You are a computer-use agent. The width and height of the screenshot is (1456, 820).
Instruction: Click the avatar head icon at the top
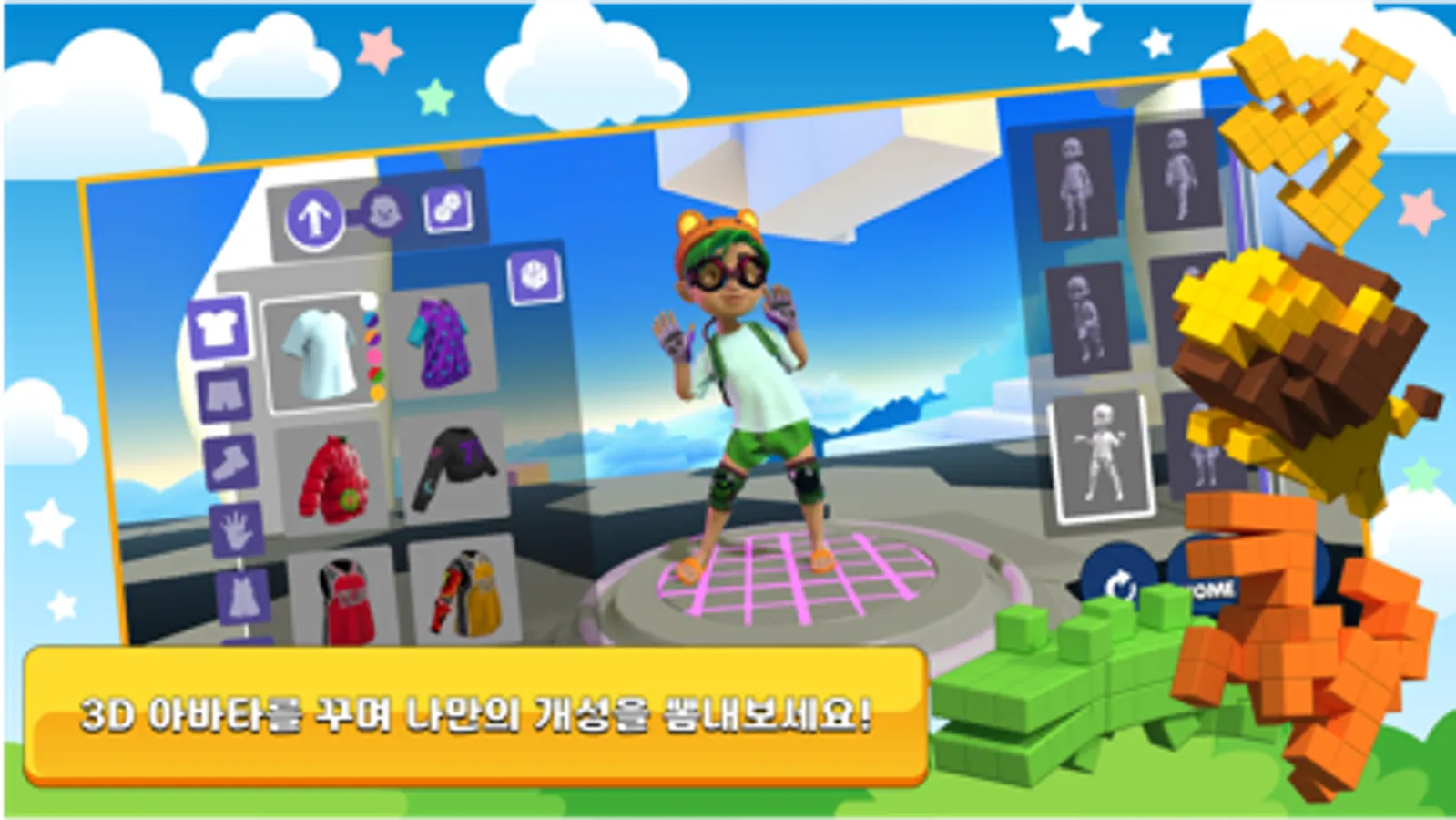coord(382,213)
